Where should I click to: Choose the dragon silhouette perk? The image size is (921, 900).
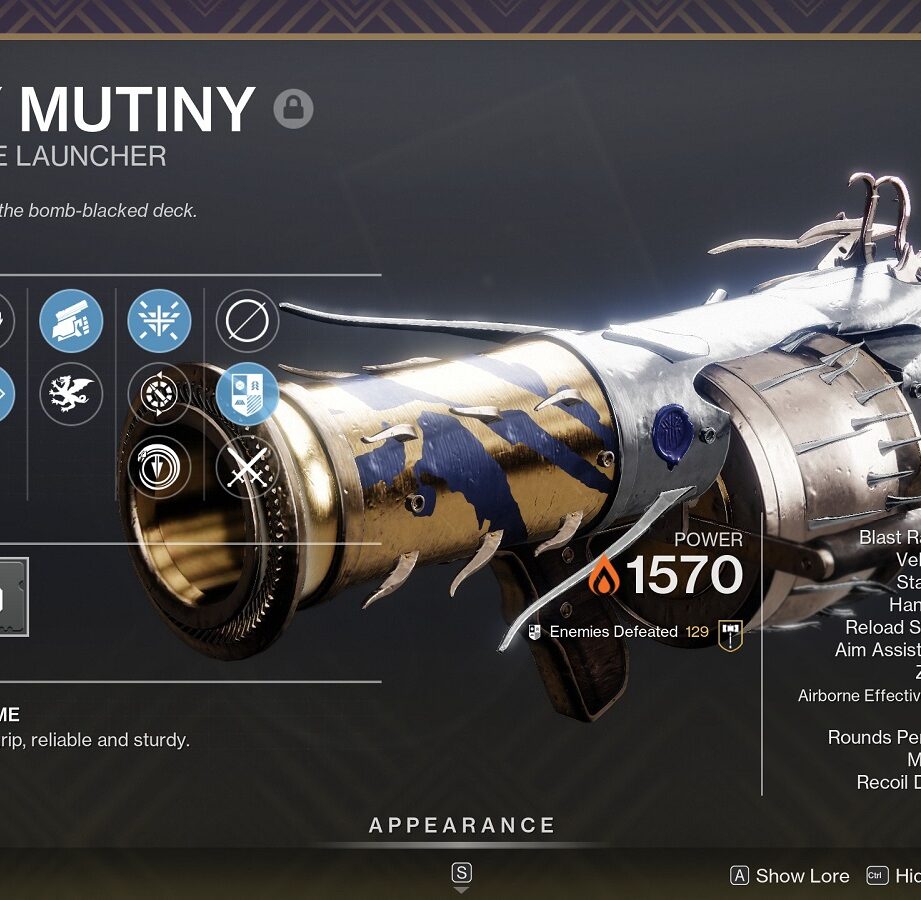click(x=71, y=394)
